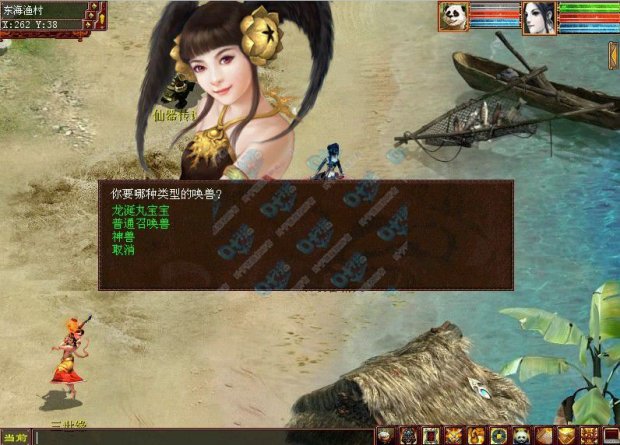The height and width of the screenshot is (445, 620).
Task: Expand the orange arrow side panel tab
Action: coord(613,55)
